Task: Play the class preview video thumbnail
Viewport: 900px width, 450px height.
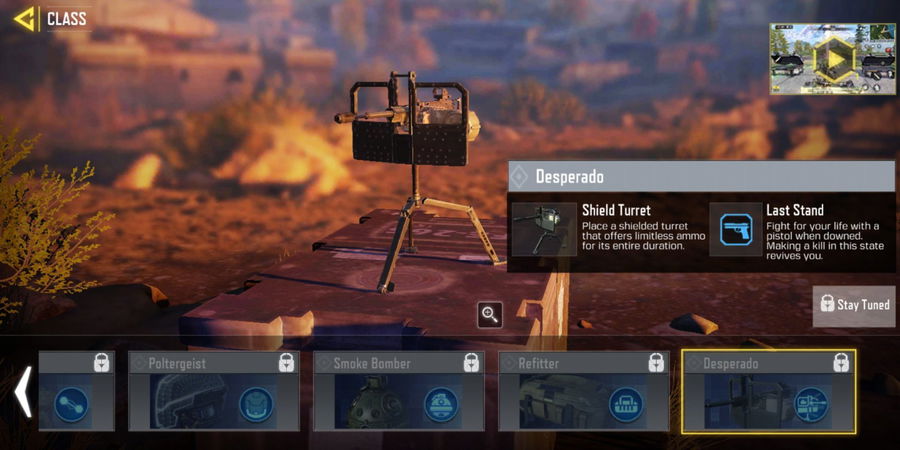Action: [x=832, y=59]
